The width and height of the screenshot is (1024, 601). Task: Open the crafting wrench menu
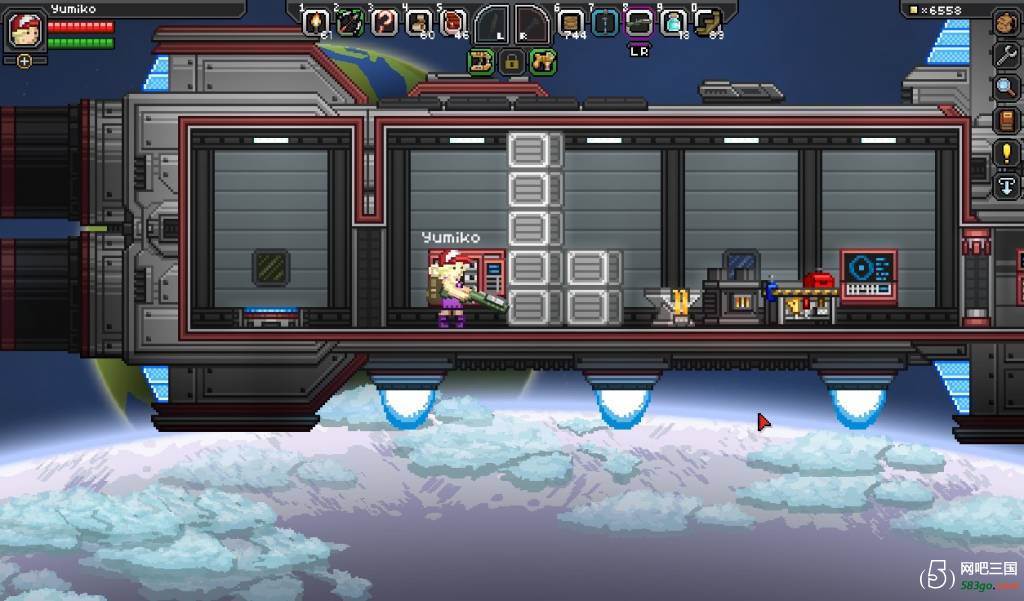pos(1006,55)
